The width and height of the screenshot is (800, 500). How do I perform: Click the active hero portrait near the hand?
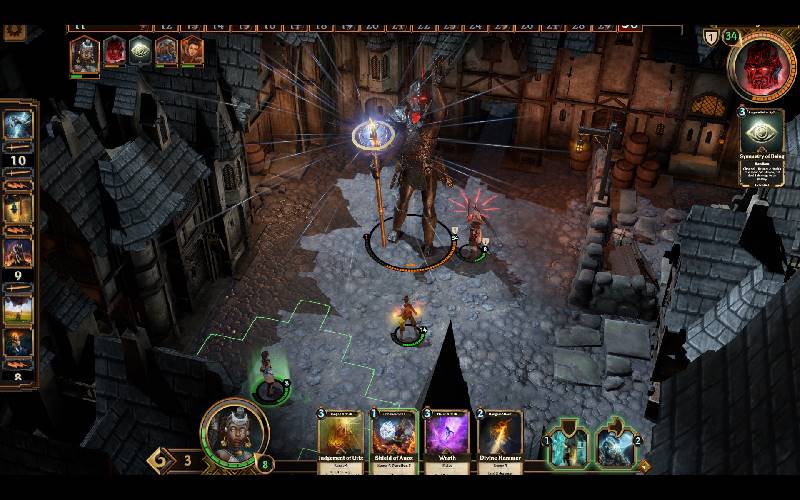pos(234,433)
